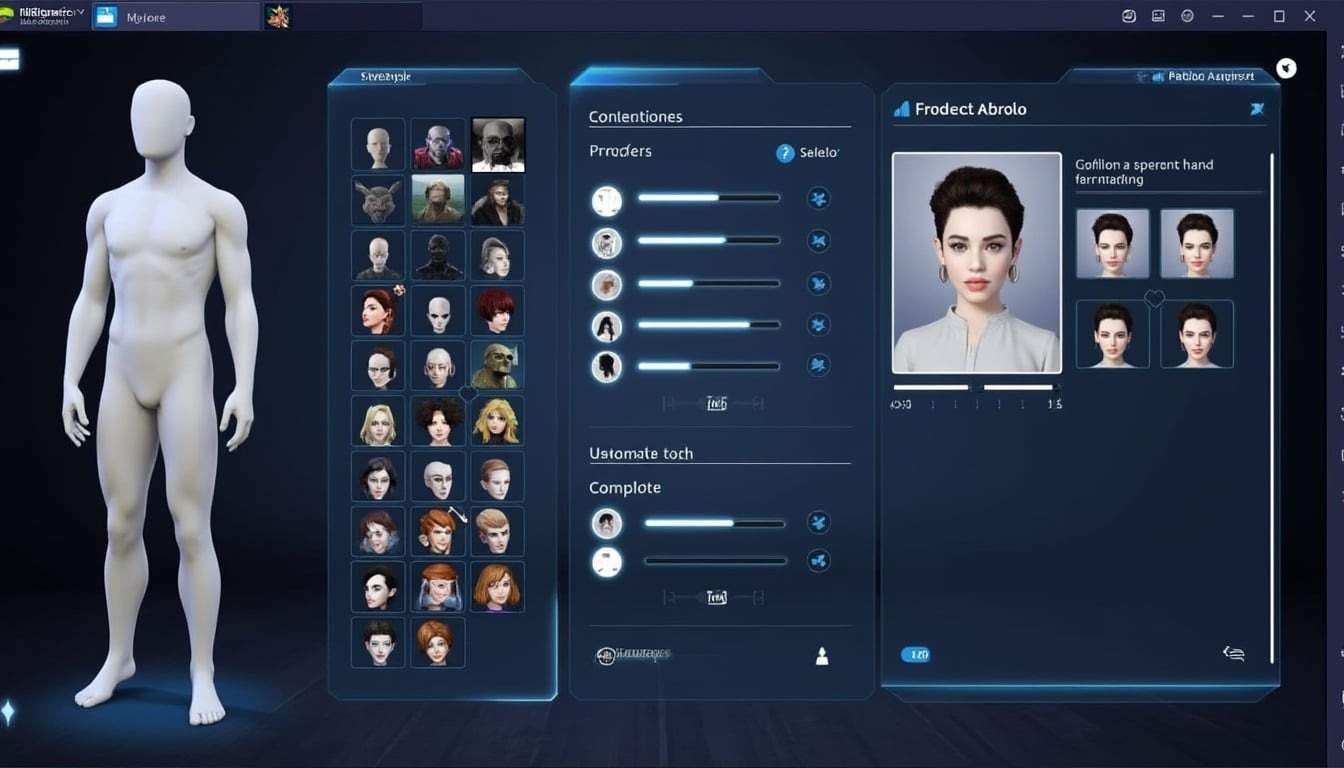This screenshot has width=1344, height=768.
Task: Click the globe icon next to the bottom label
Action: (x=607, y=656)
